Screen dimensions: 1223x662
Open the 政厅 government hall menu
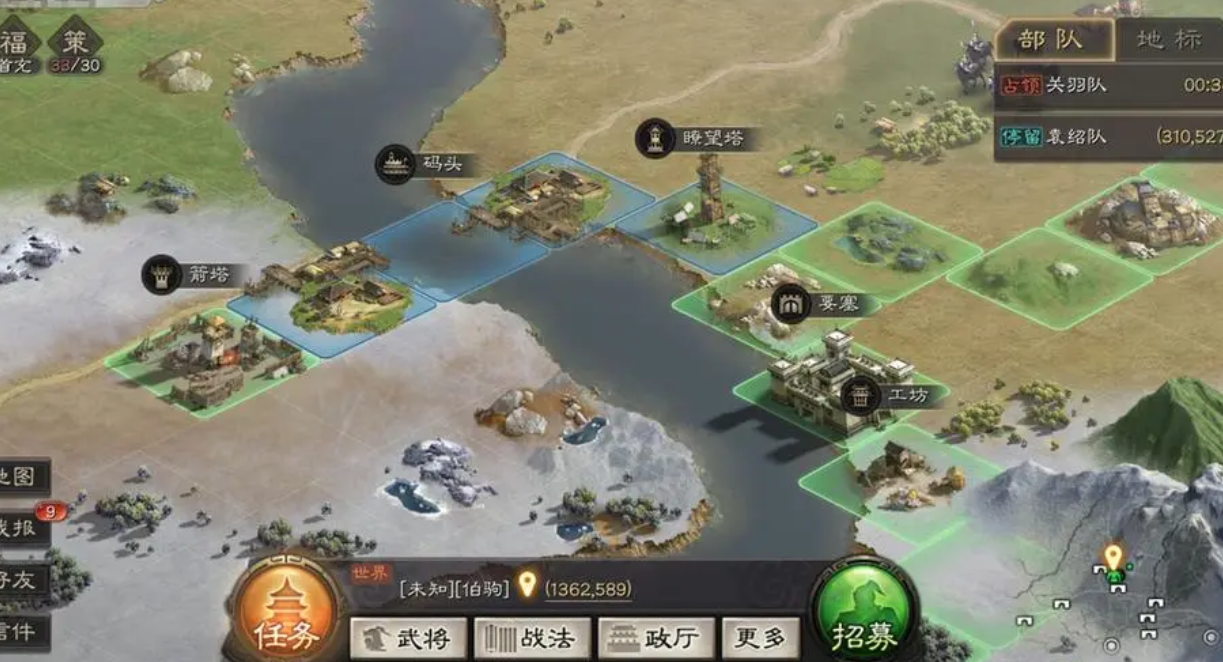point(656,638)
